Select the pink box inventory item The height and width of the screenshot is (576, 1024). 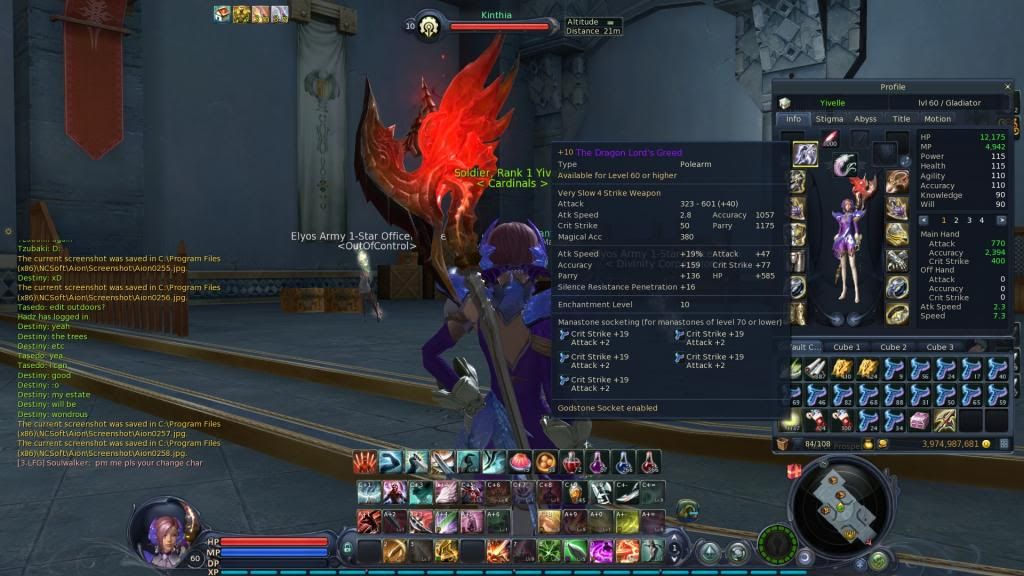pos(919,418)
